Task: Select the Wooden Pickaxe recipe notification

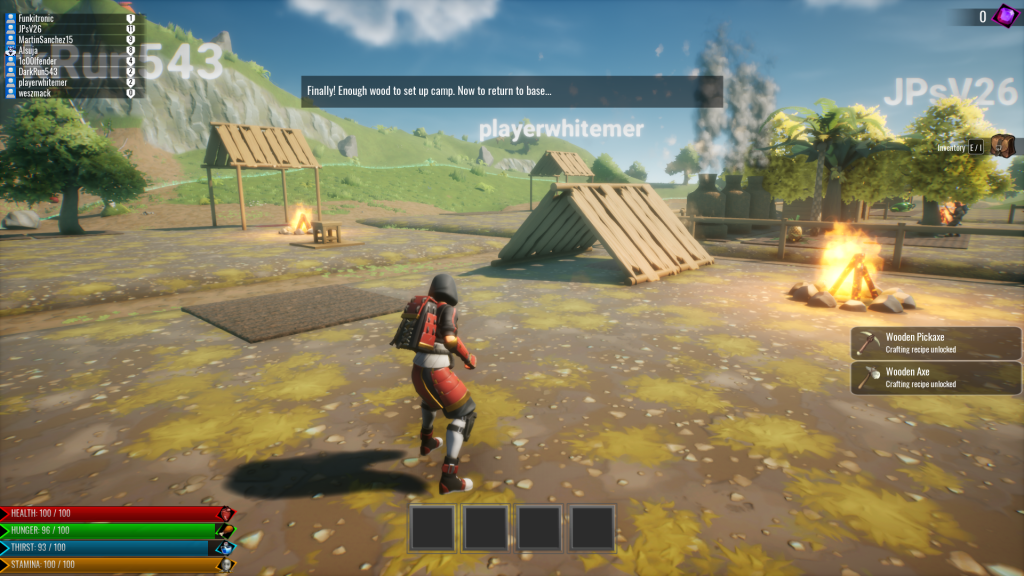Action: tap(936, 343)
